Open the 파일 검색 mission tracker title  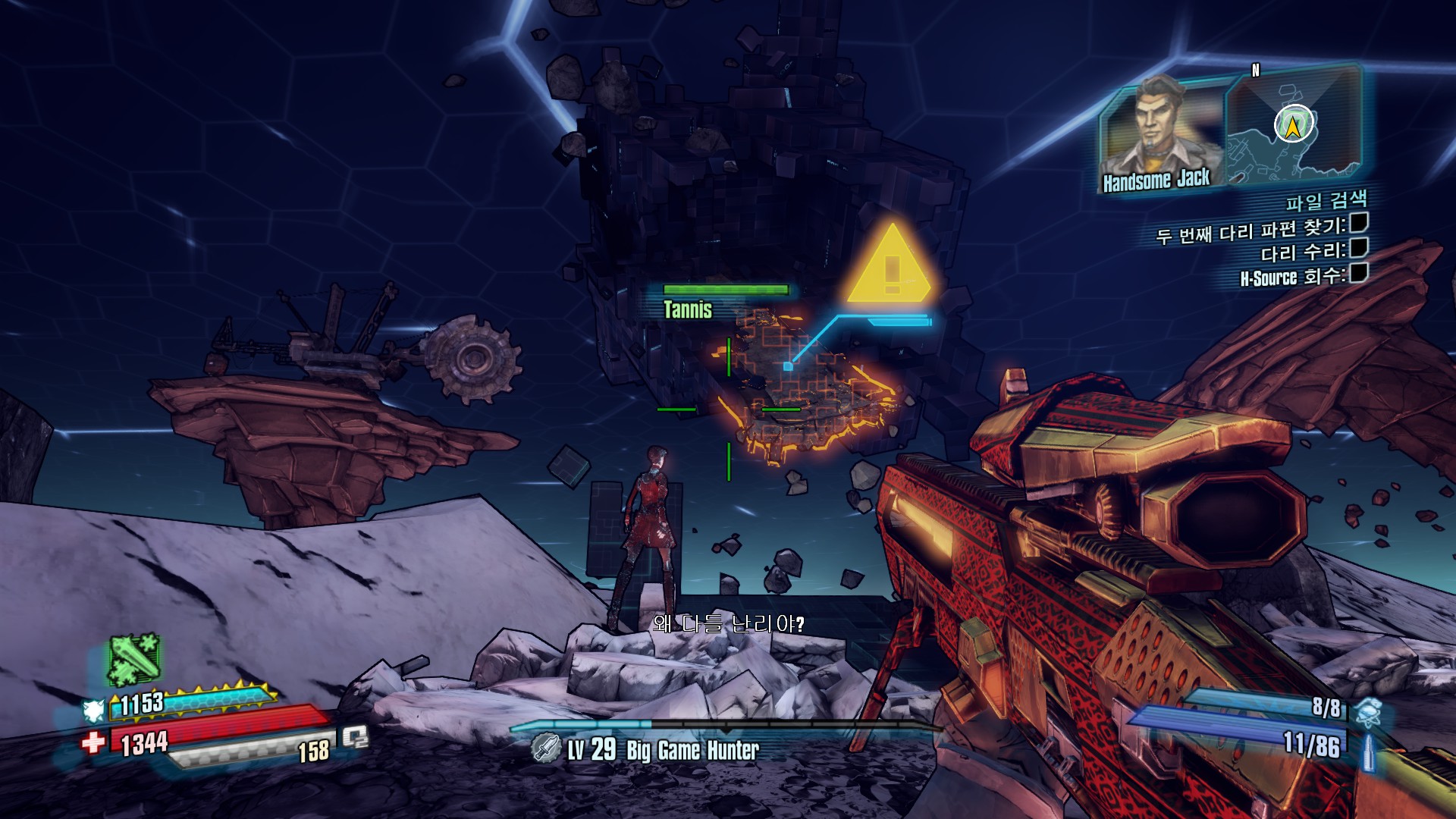pyautogui.click(x=1326, y=201)
